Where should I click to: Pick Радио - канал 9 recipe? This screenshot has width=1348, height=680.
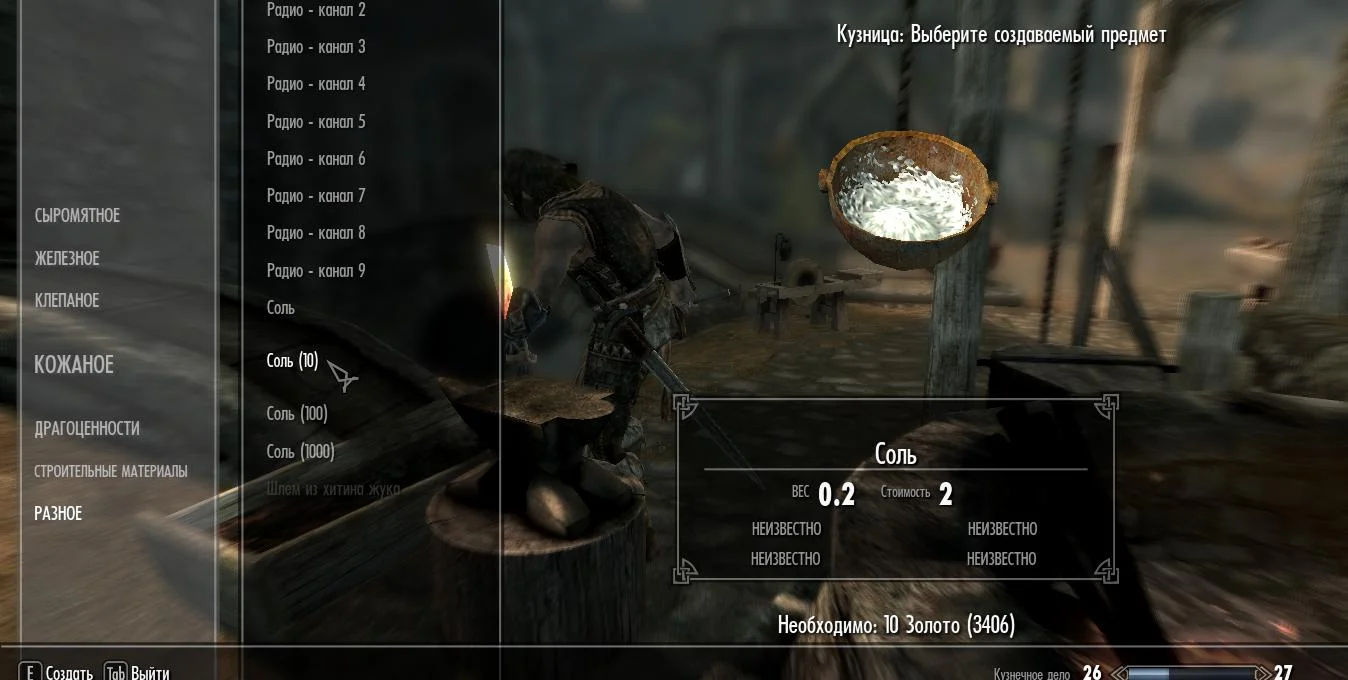tap(316, 271)
